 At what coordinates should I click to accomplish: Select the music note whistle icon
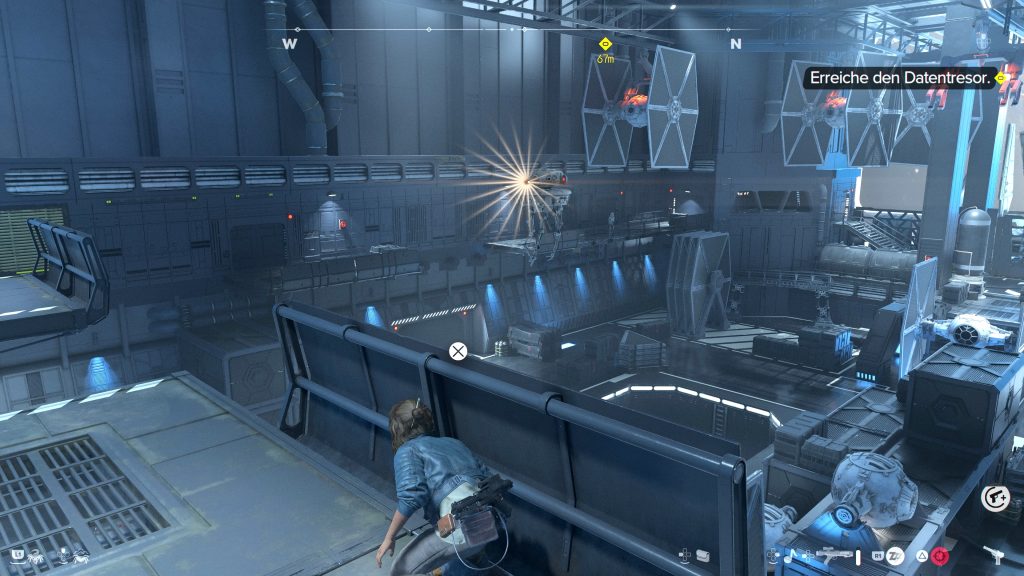[788, 554]
